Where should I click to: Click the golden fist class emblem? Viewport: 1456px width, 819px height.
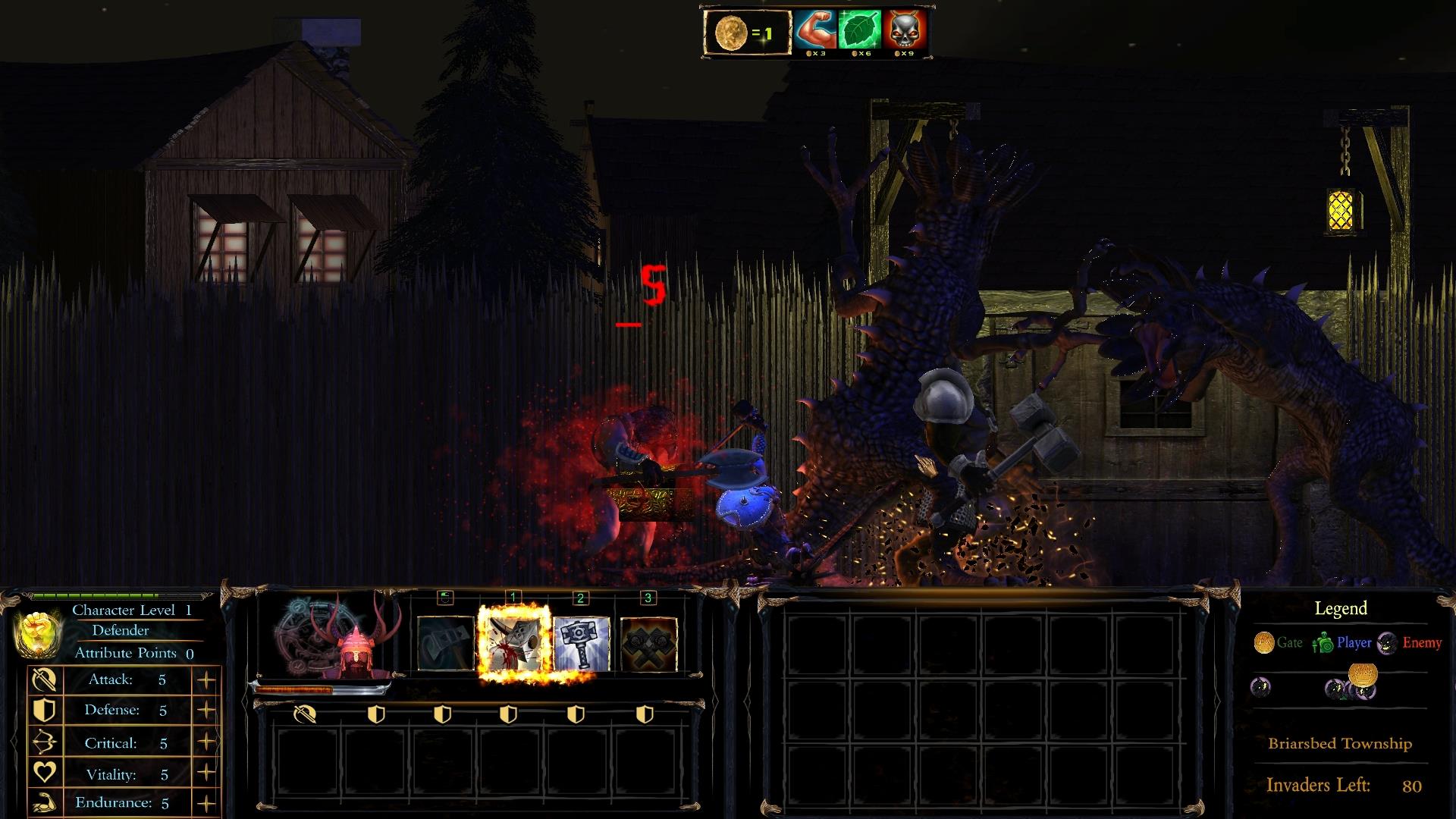[37, 632]
